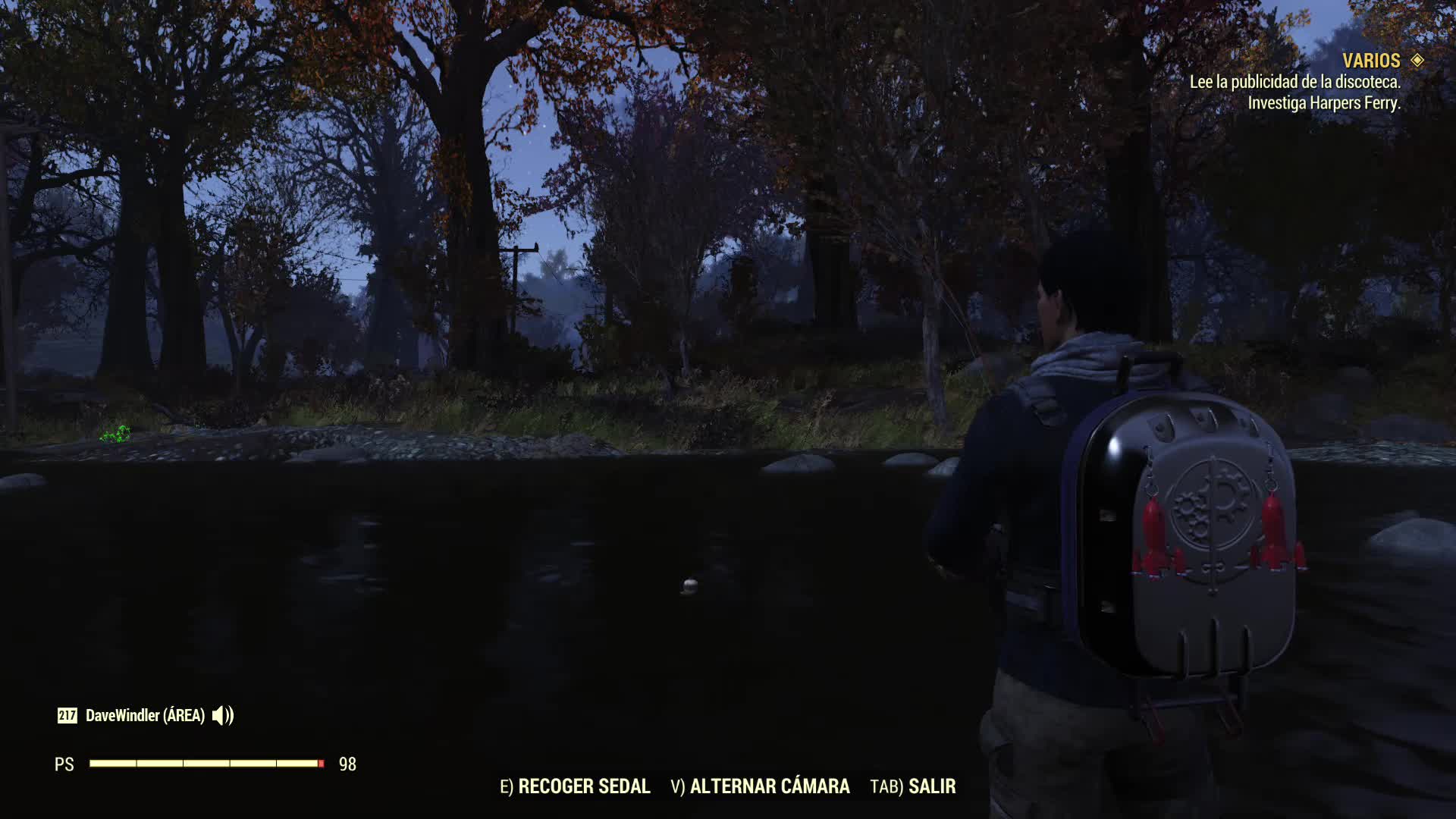
Task: Click the green quest marker on the riverbank
Action: pos(115,432)
